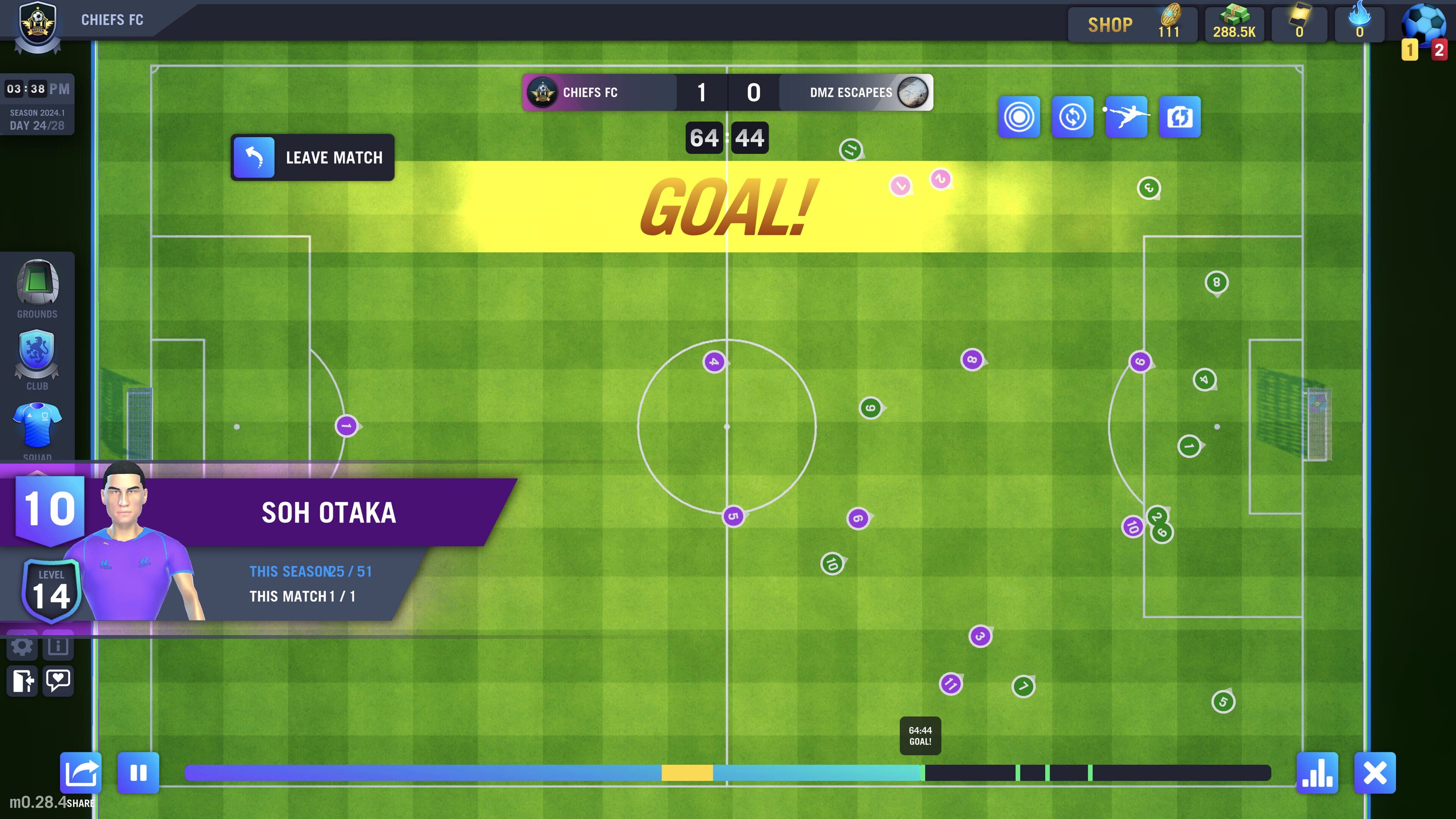Close the match view with the X
This screenshot has width=1456, height=819.
(x=1374, y=773)
